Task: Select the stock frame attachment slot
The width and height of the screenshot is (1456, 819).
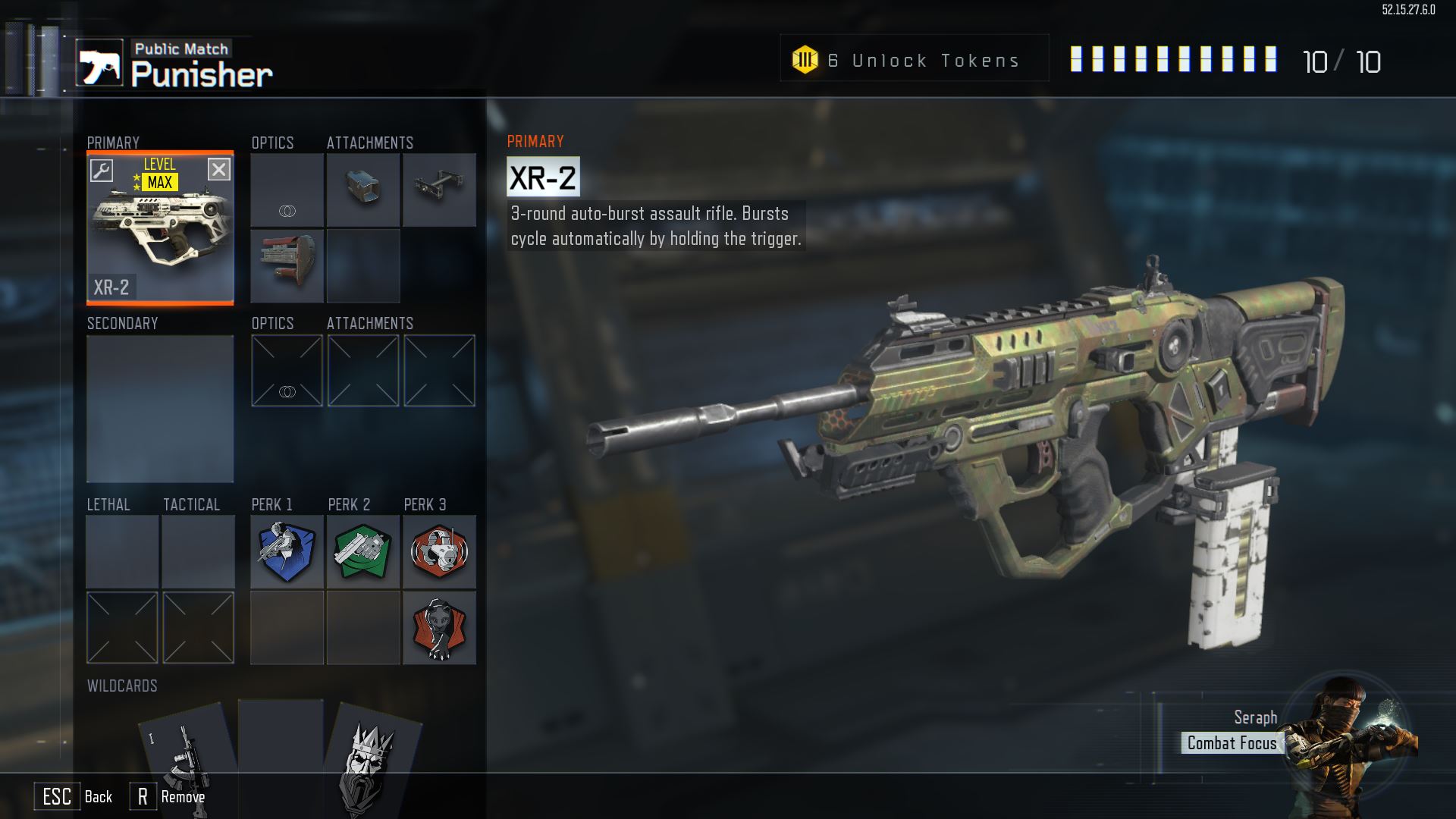Action: coord(439,190)
